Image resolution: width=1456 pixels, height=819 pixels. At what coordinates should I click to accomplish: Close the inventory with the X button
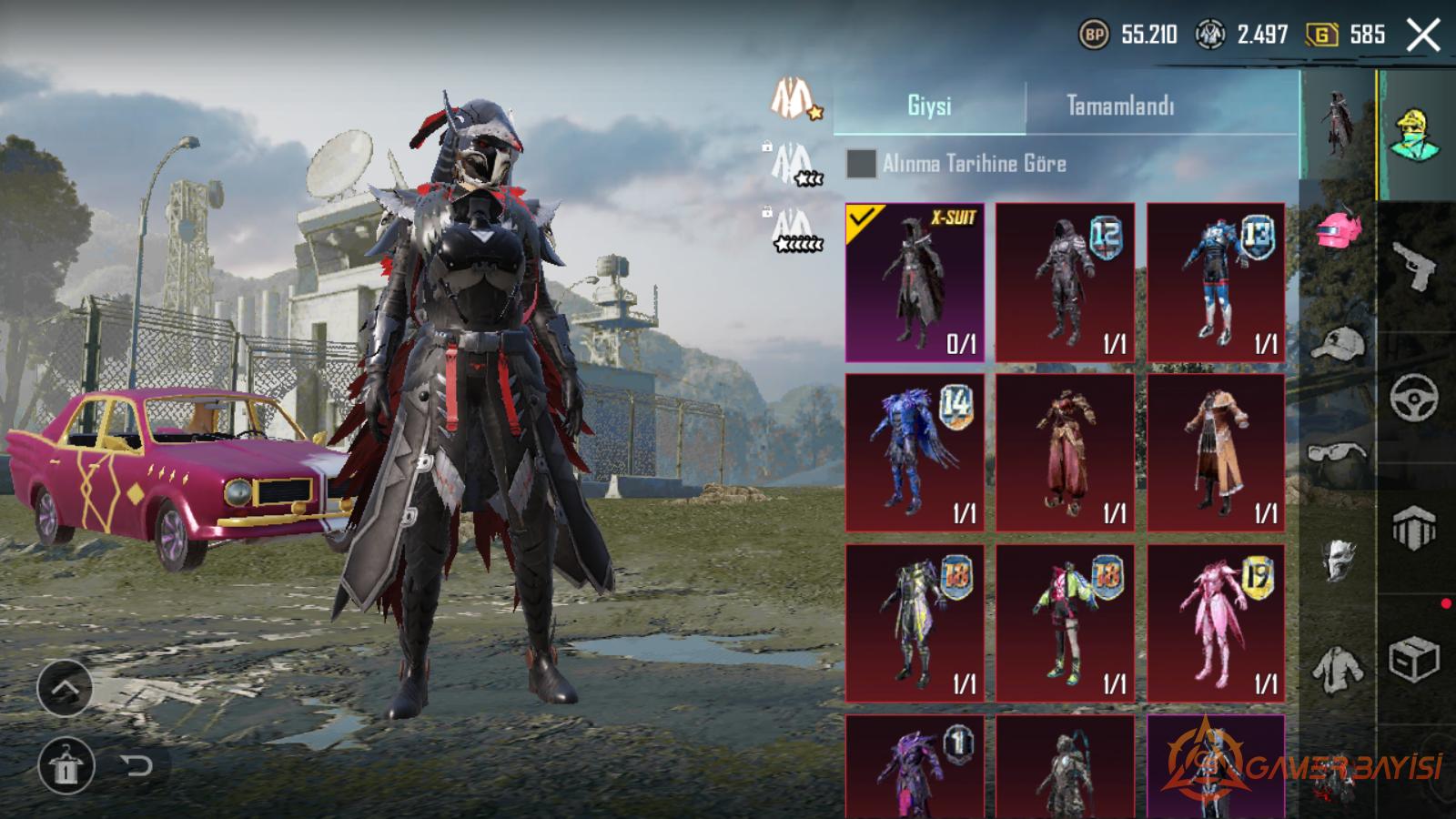point(1423,35)
